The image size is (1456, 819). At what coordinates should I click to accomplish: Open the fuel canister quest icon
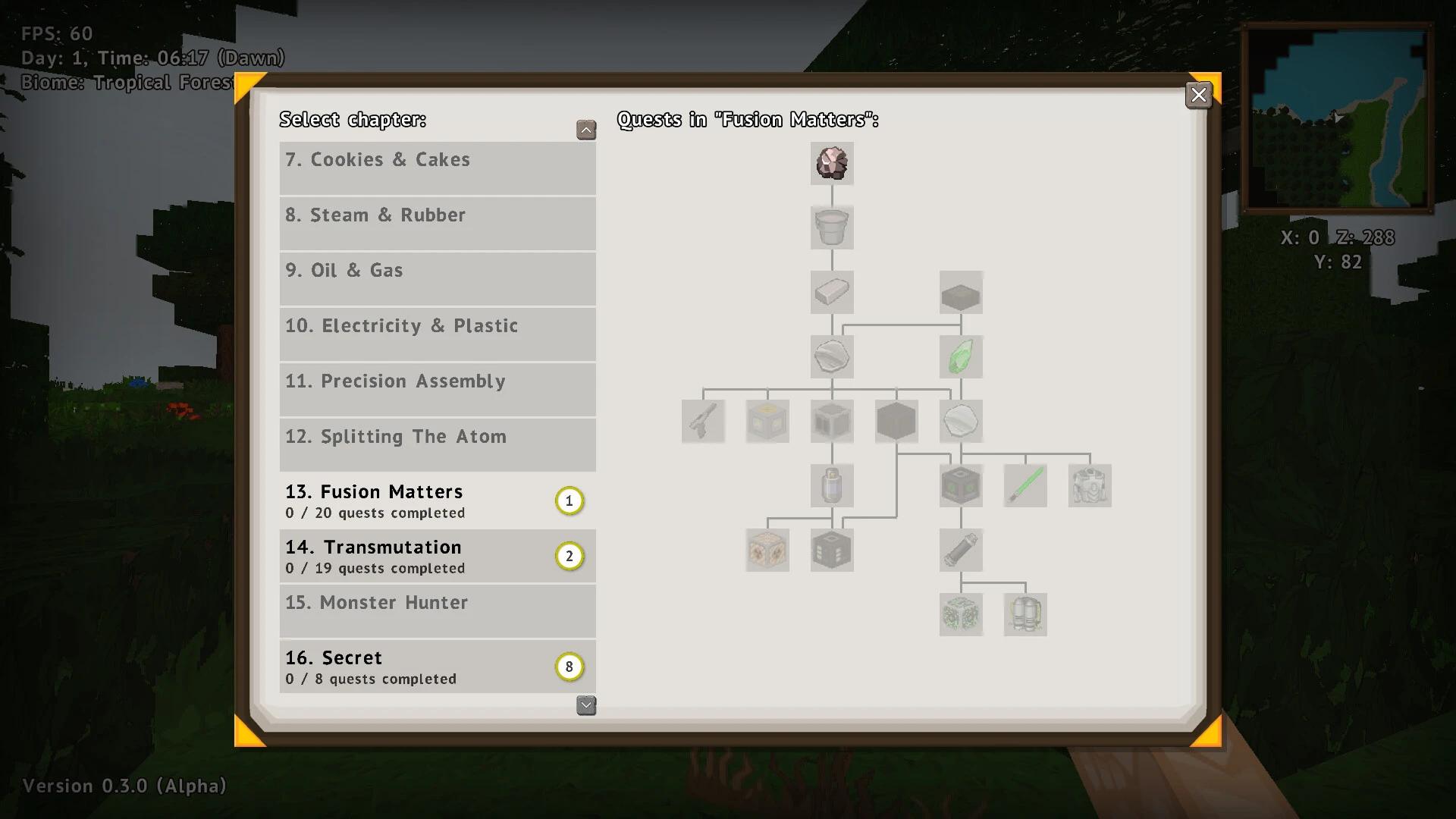click(x=832, y=485)
